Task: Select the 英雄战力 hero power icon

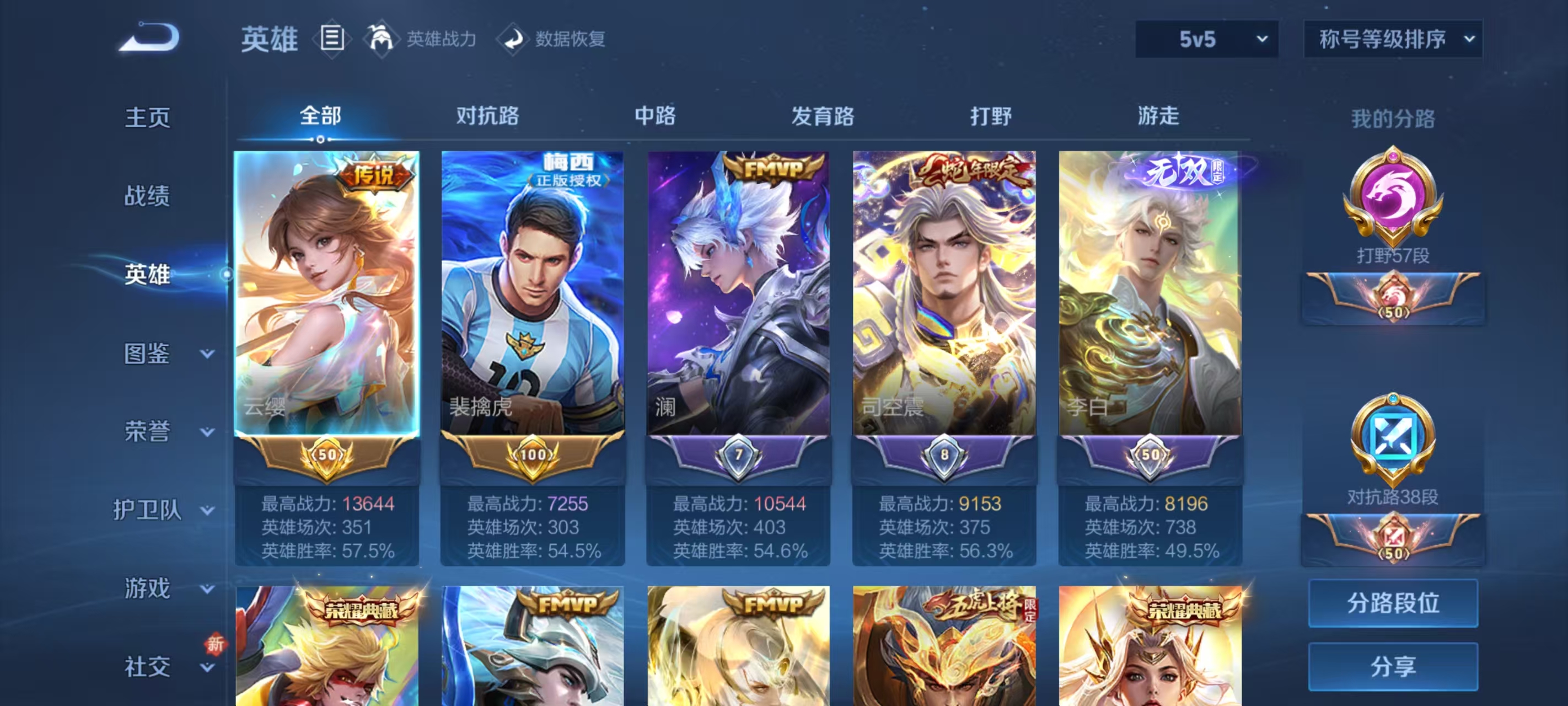Action: (382, 39)
